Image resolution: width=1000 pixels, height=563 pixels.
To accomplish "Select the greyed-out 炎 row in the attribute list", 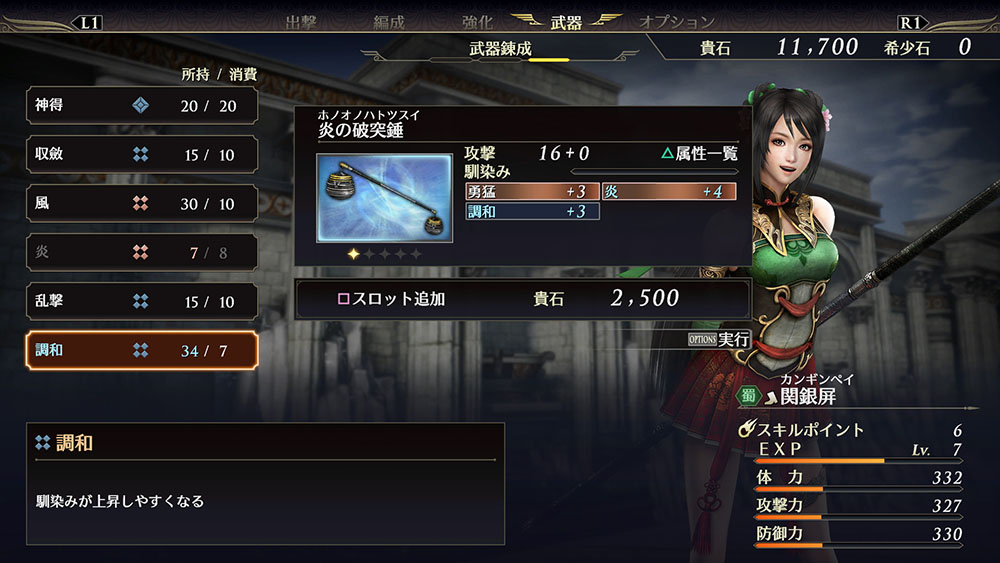I will pos(142,253).
